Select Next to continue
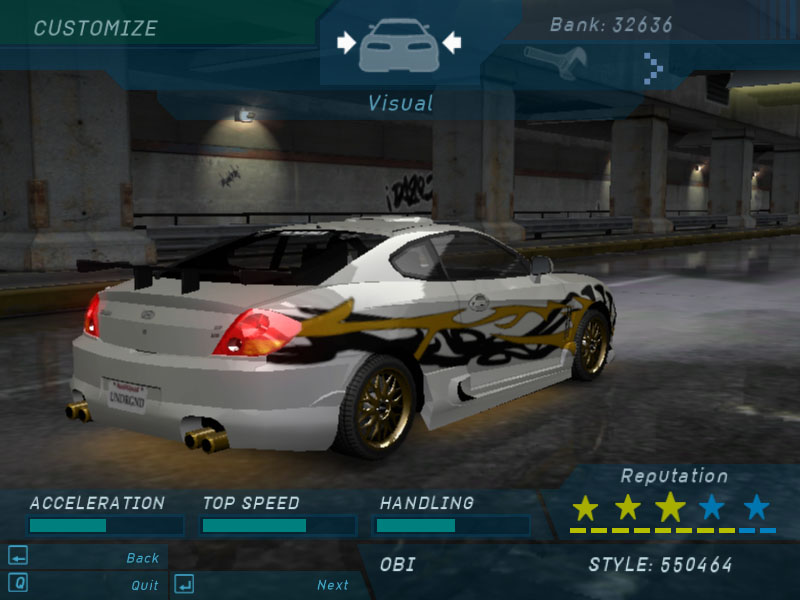The height and width of the screenshot is (600, 800). point(332,585)
